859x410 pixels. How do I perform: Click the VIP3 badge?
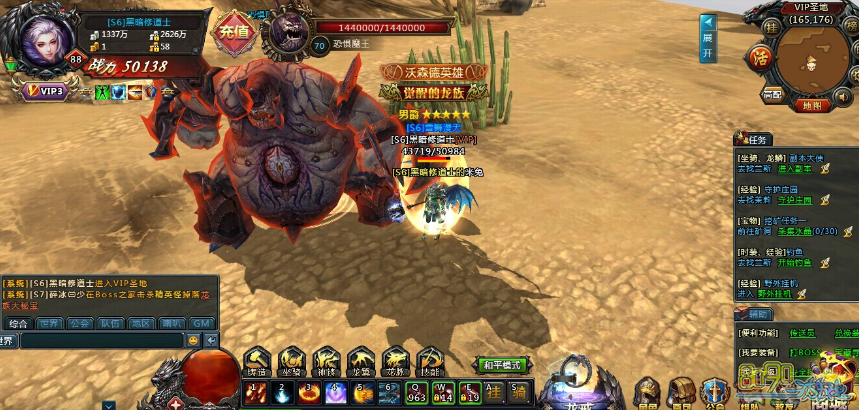click(x=45, y=91)
